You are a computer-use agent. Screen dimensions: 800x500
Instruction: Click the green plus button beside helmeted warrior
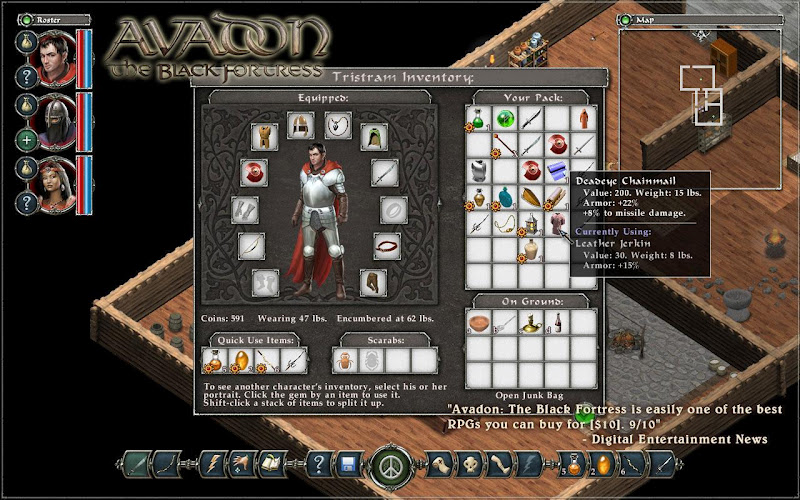click(x=26, y=139)
